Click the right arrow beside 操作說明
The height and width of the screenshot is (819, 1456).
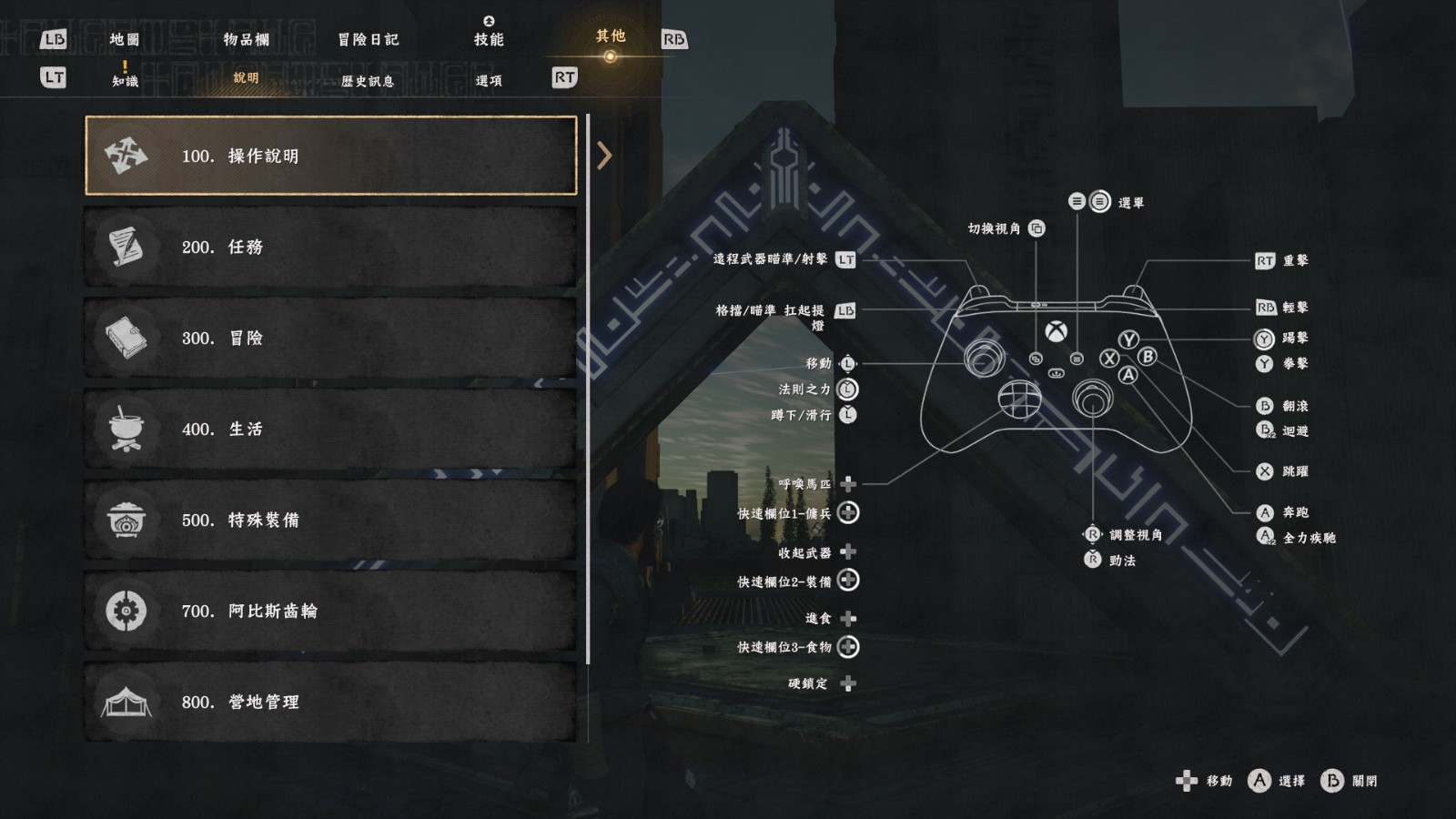pos(604,156)
